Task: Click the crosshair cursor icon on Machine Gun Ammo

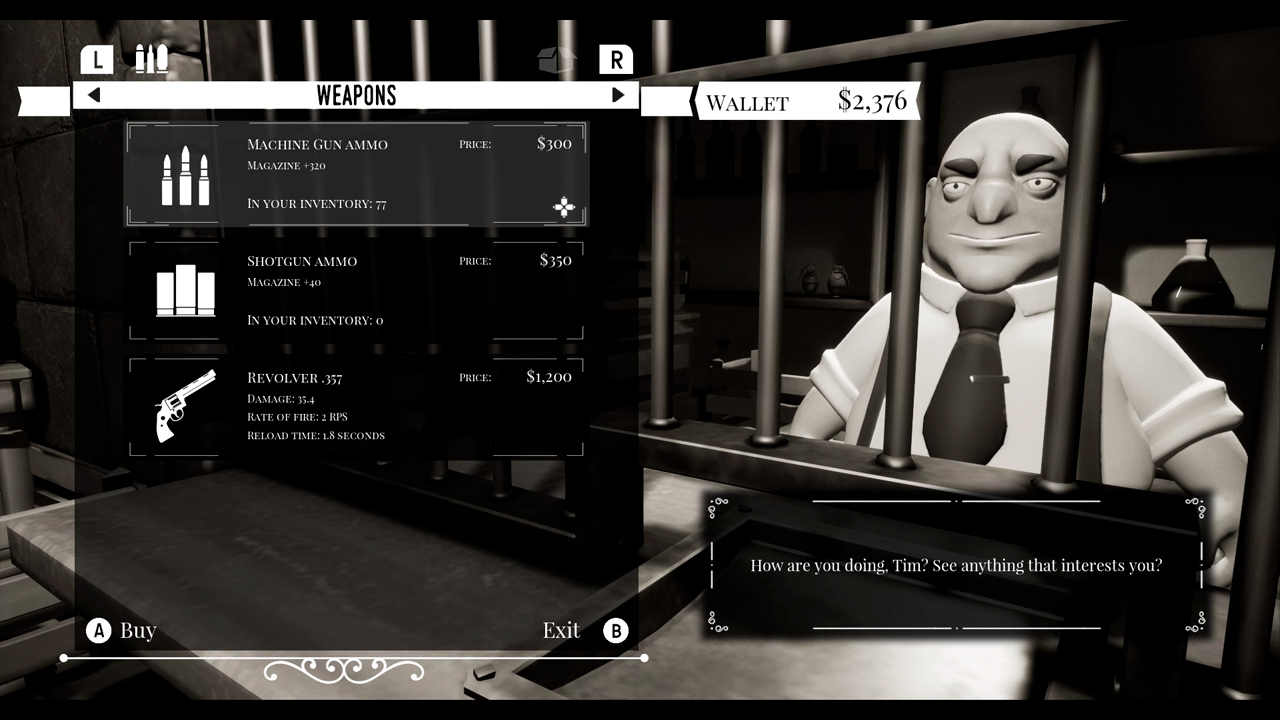Action: (564, 207)
